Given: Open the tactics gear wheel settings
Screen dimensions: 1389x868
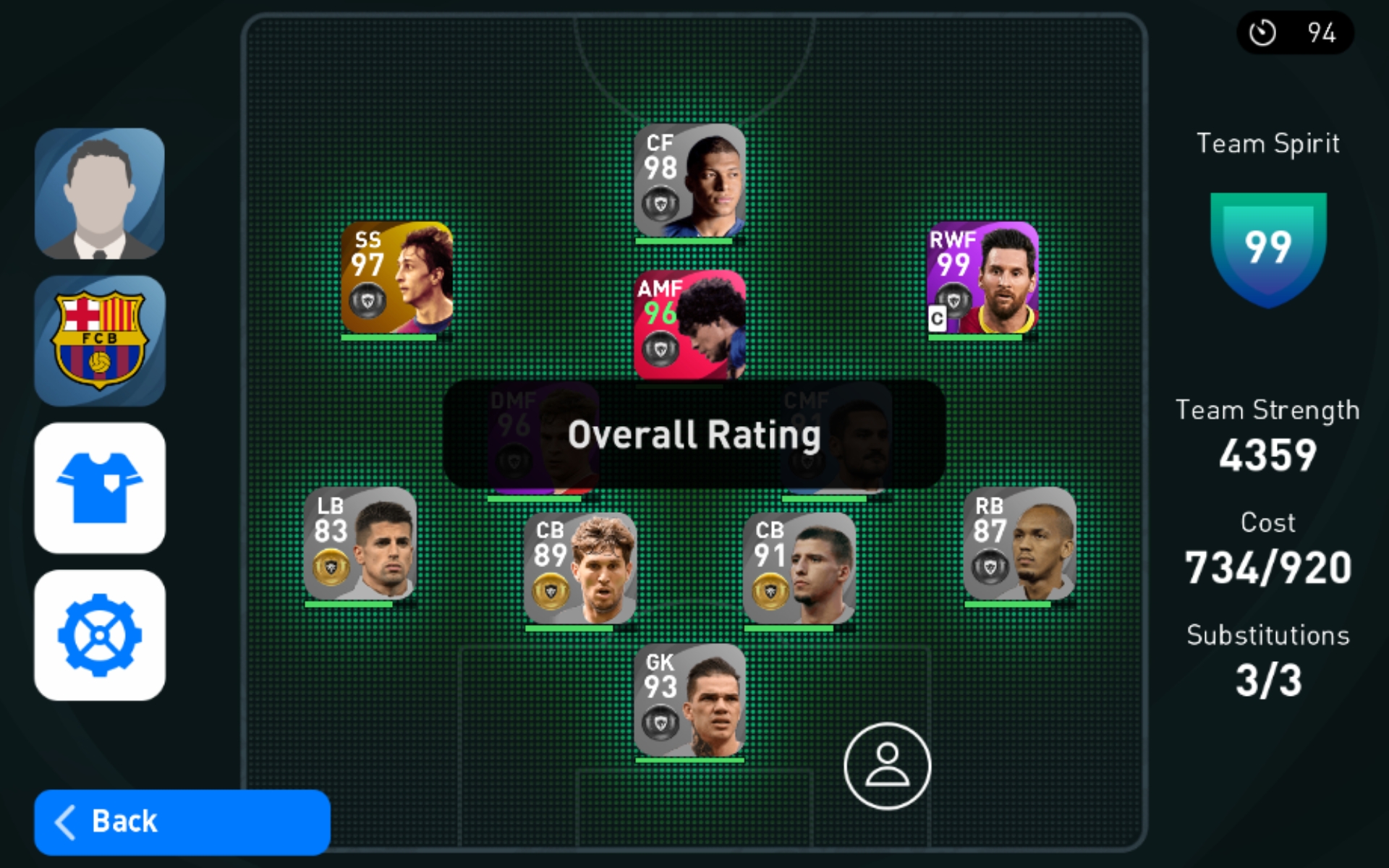Looking at the screenshot, I should 100,635.
